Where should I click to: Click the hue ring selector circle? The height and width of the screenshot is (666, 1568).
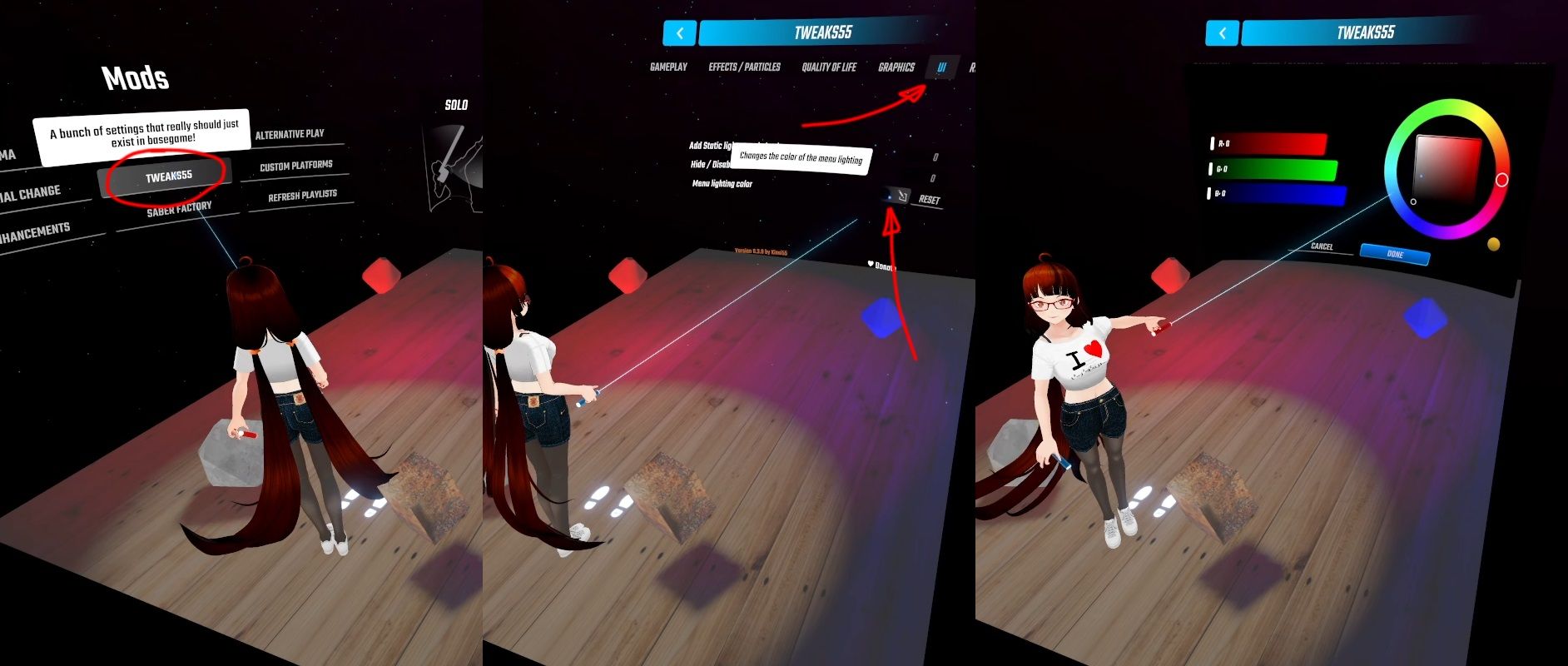[1501, 180]
